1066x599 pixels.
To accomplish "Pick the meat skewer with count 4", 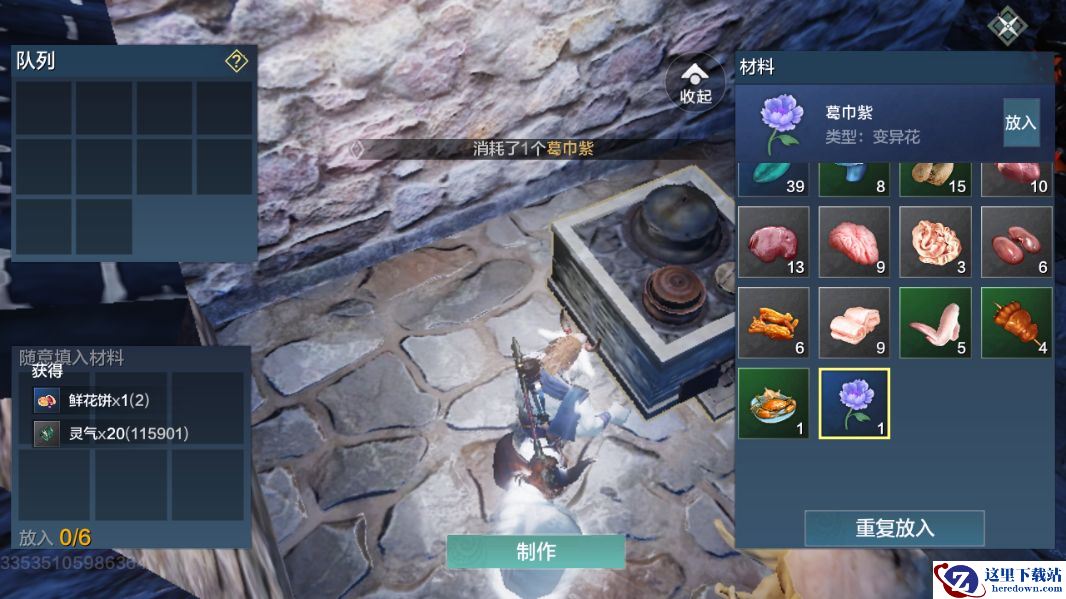I will 1016,322.
